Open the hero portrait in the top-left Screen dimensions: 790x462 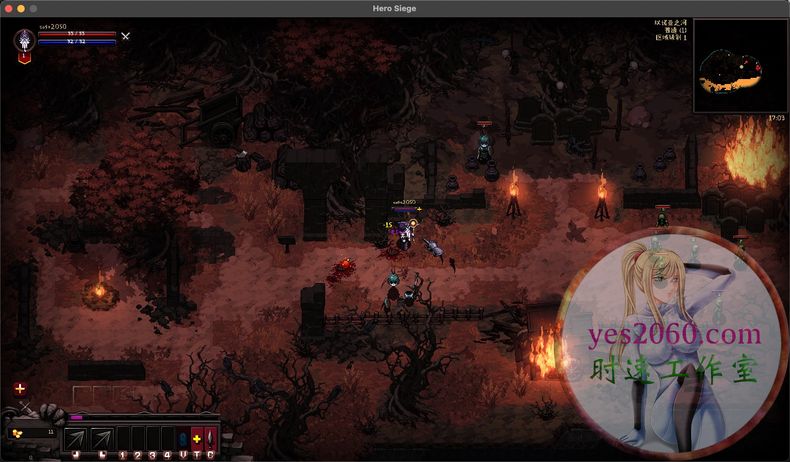click(24, 41)
